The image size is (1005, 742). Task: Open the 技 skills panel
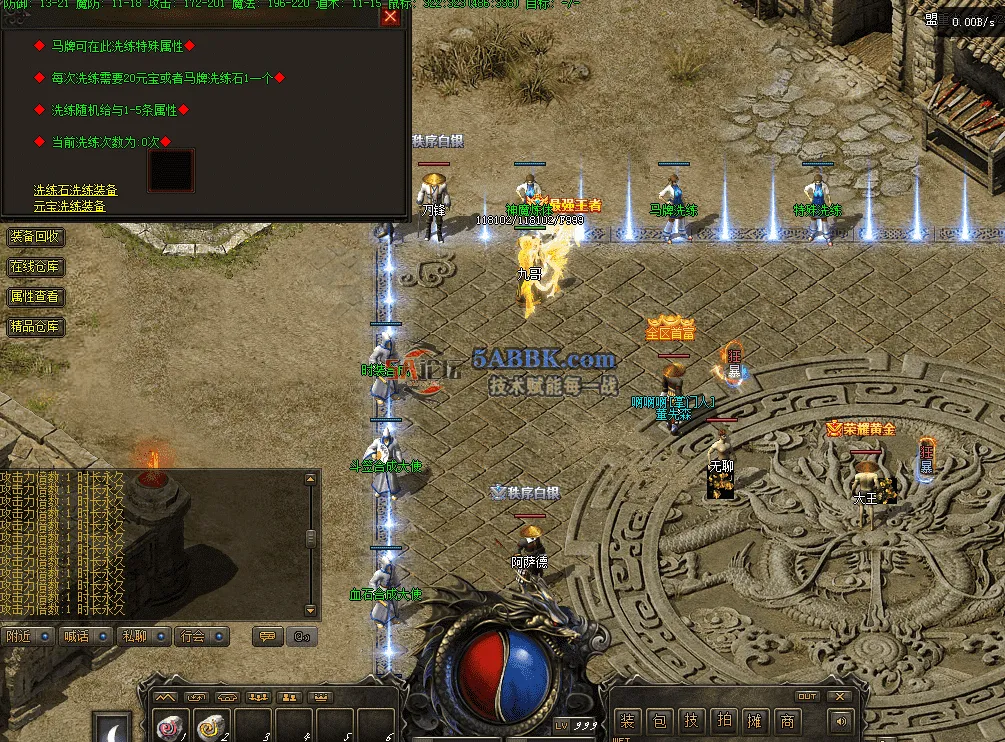click(691, 720)
